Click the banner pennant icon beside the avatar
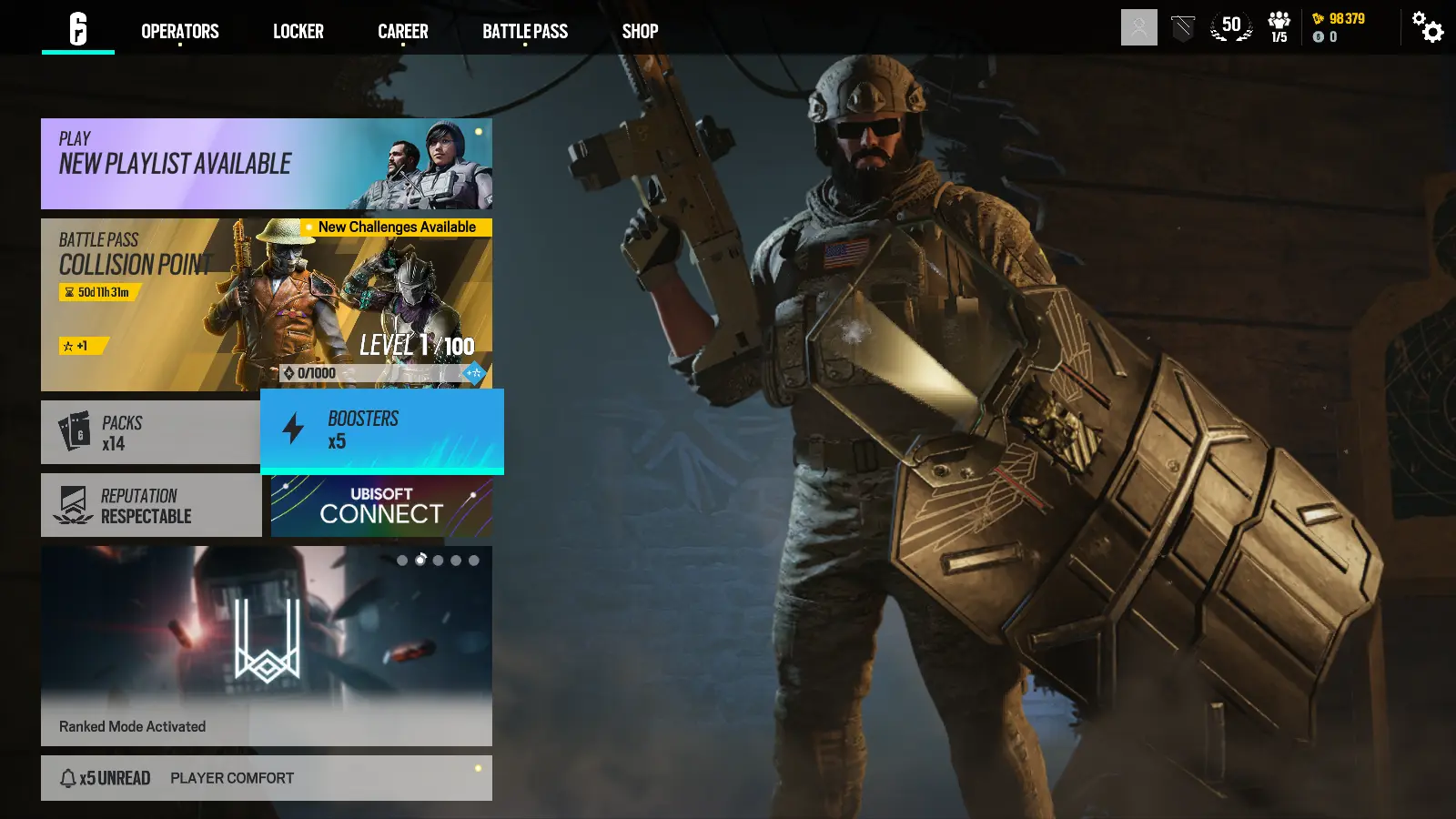The height and width of the screenshot is (819, 1456). [1181, 26]
